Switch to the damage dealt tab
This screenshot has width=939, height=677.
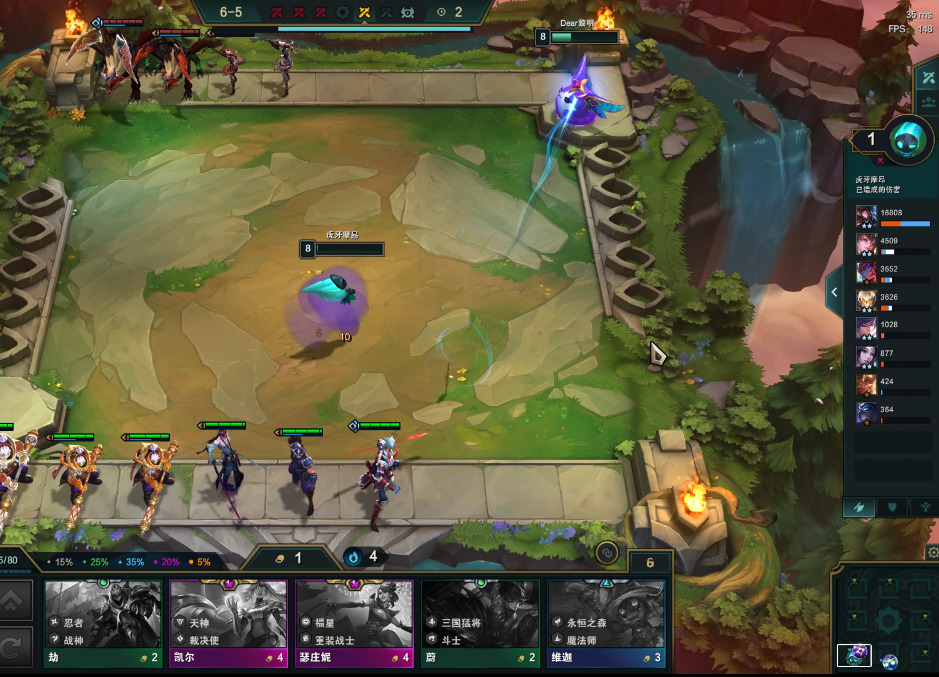[858, 508]
